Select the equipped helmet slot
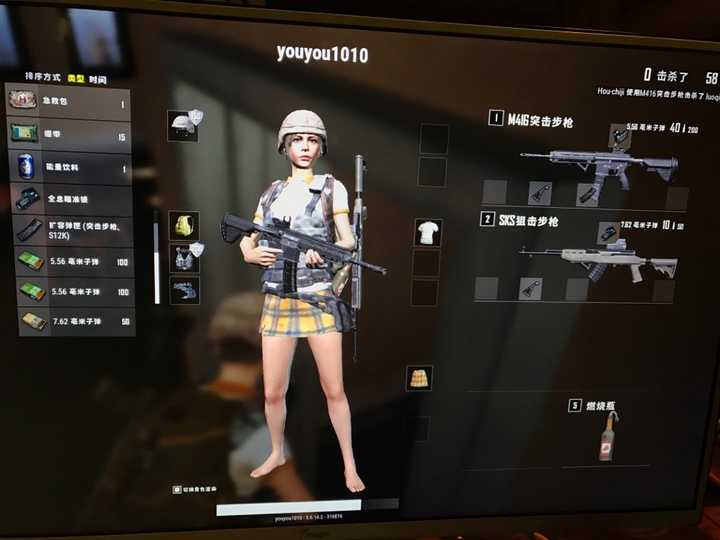Screen dimensions: 720x540 point(183,125)
